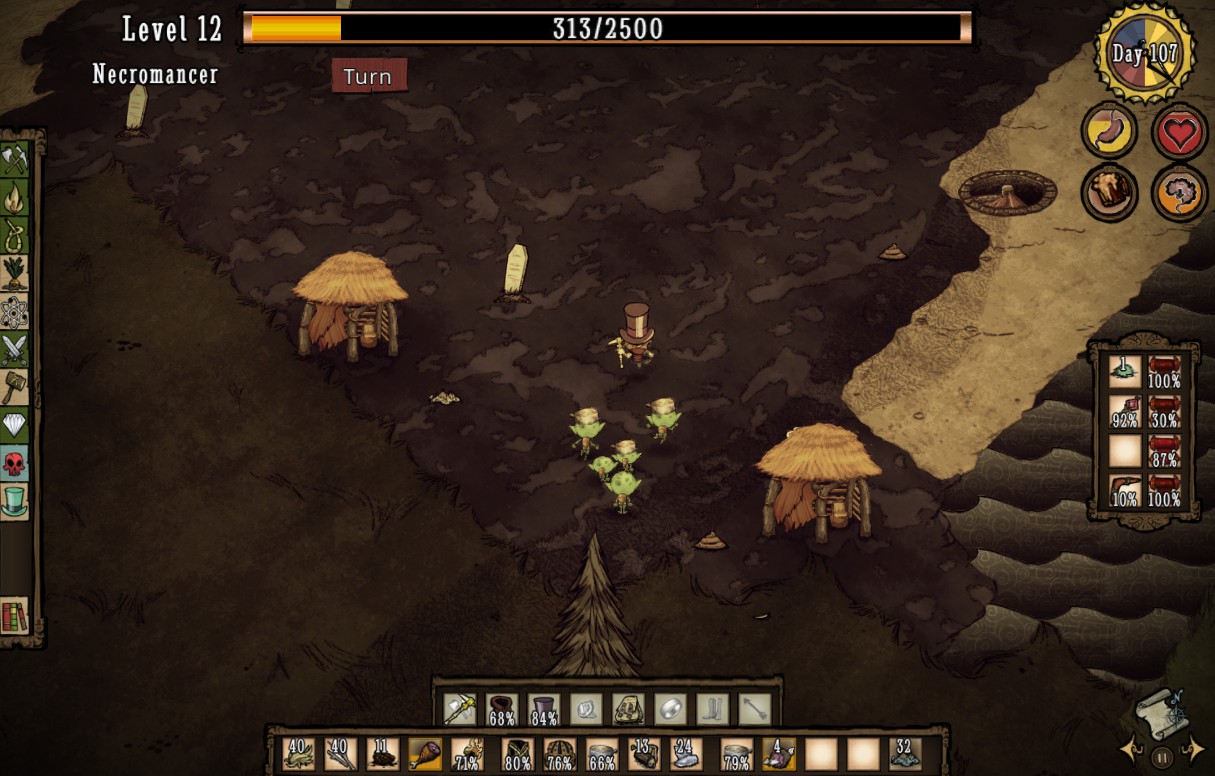Select the meat drumstick inventory slot

point(425,753)
